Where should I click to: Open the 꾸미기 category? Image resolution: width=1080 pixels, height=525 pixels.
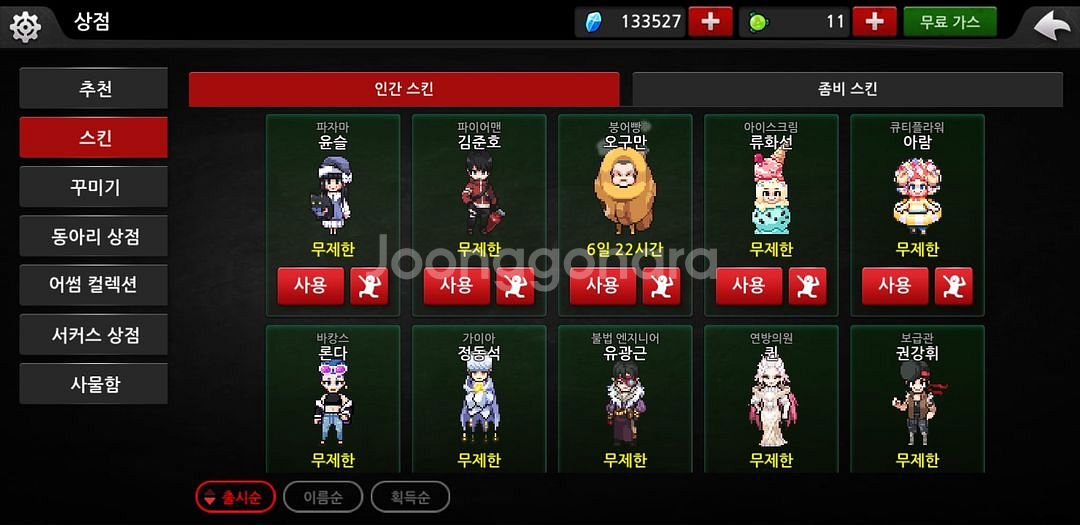point(94,187)
